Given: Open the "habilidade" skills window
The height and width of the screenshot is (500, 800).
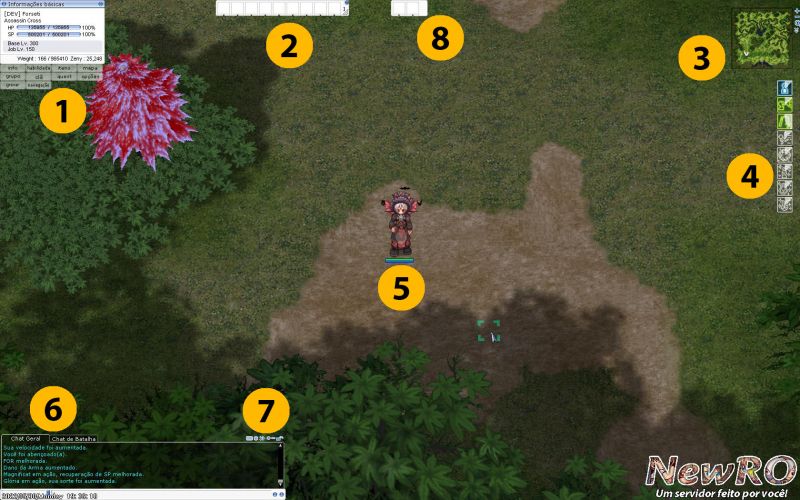Looking at the screenshot, I should click(x=39, y=68).
